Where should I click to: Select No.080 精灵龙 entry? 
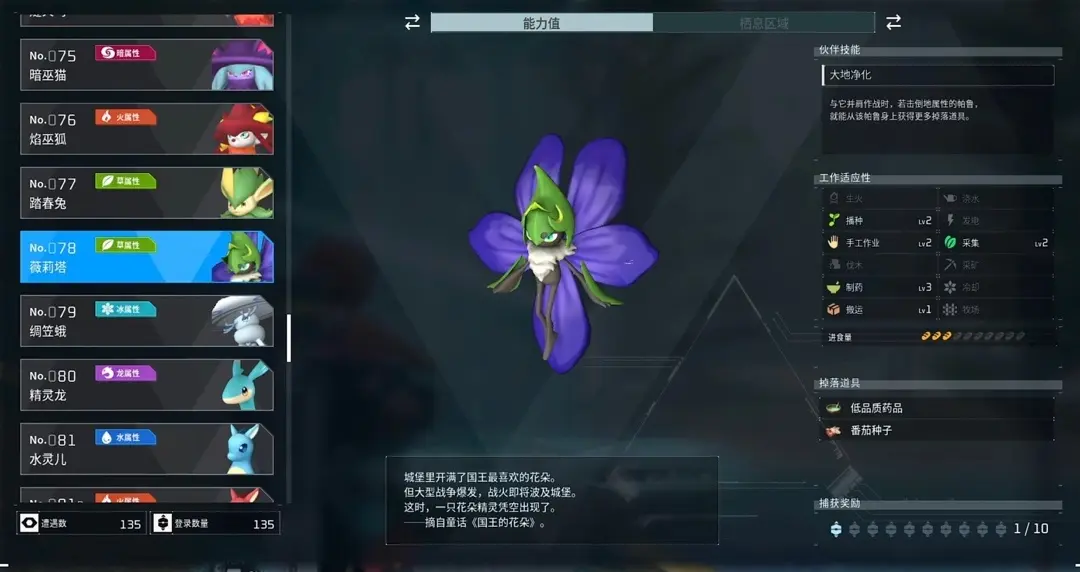click(146, 385)
